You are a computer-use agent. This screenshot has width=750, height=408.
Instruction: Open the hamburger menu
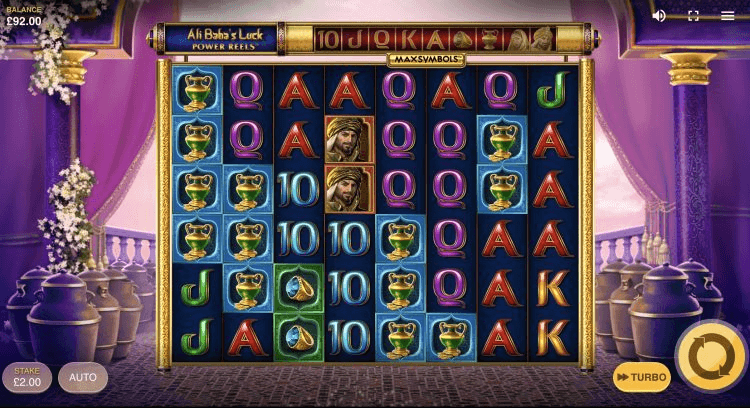[x=727, y=16]
